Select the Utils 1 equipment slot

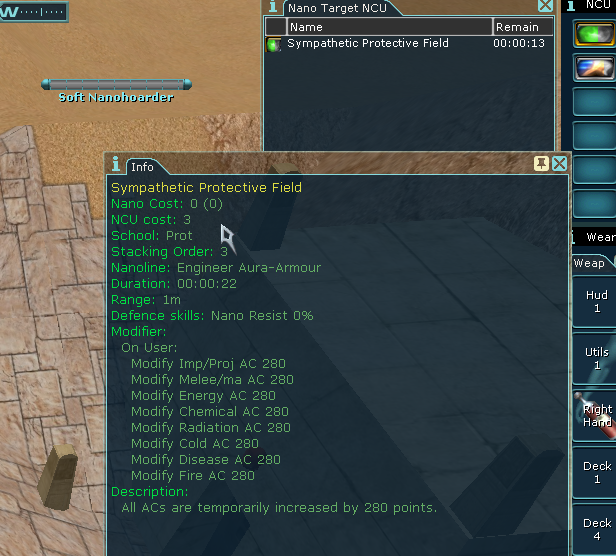coord(596,359)
